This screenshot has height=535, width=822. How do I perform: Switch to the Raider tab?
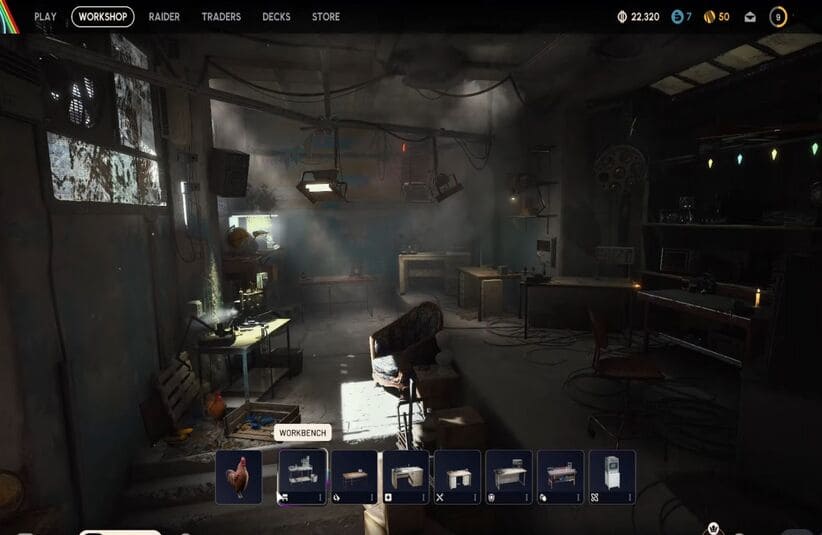click(164, 17)
